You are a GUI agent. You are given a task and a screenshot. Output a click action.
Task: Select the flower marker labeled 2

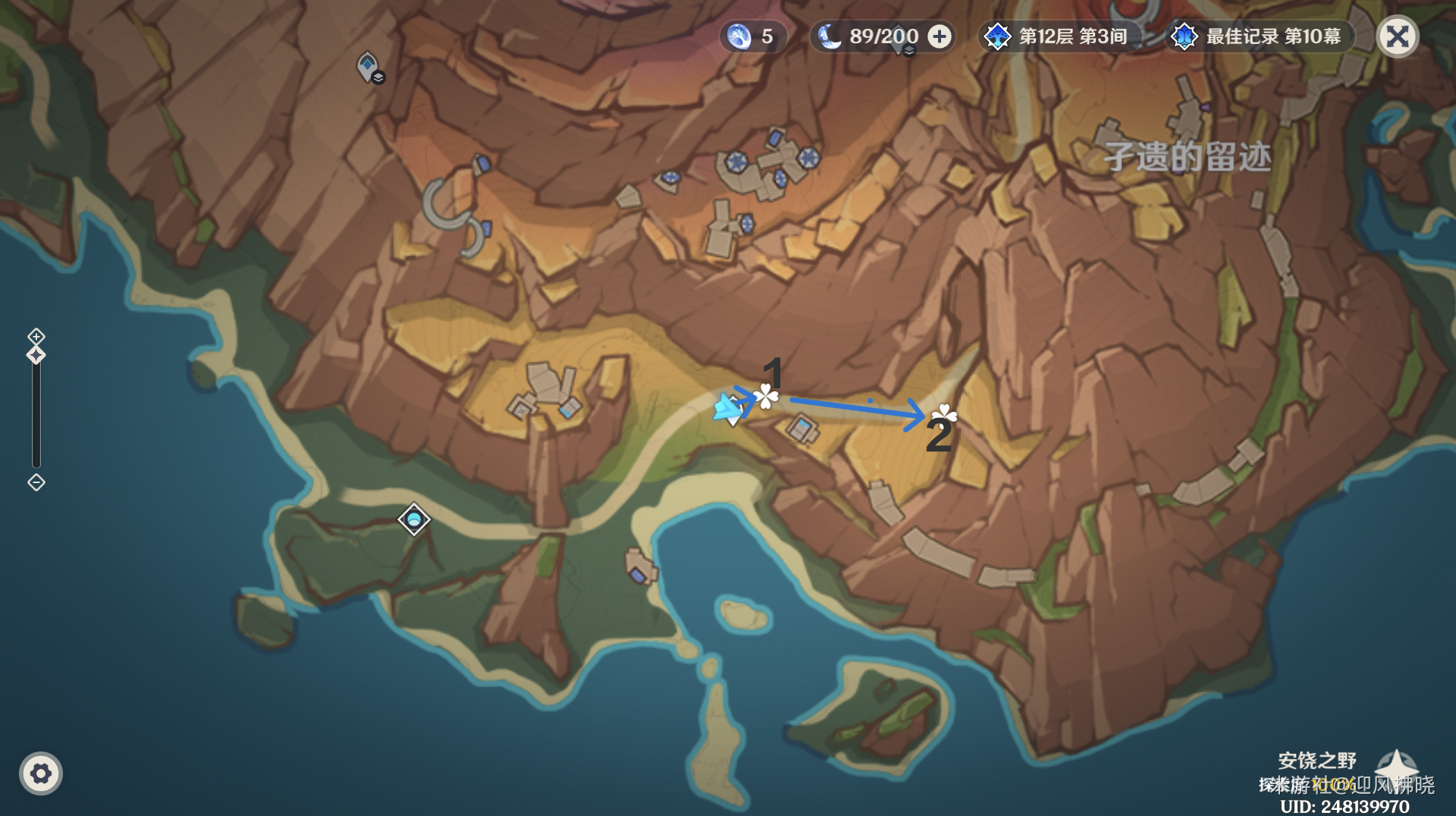(943, 416)
